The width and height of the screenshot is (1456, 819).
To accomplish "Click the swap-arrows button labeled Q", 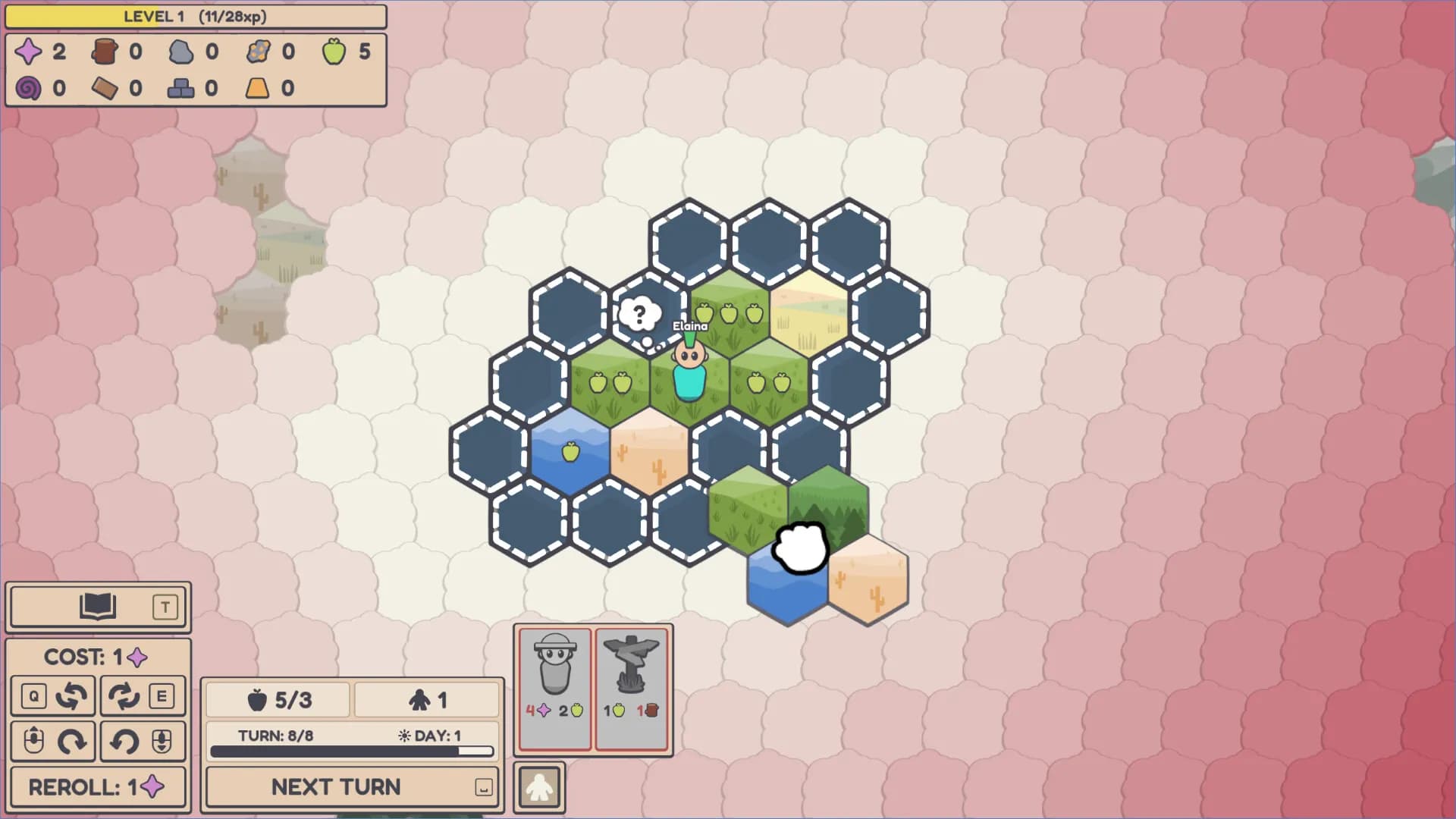I will 53,696.
